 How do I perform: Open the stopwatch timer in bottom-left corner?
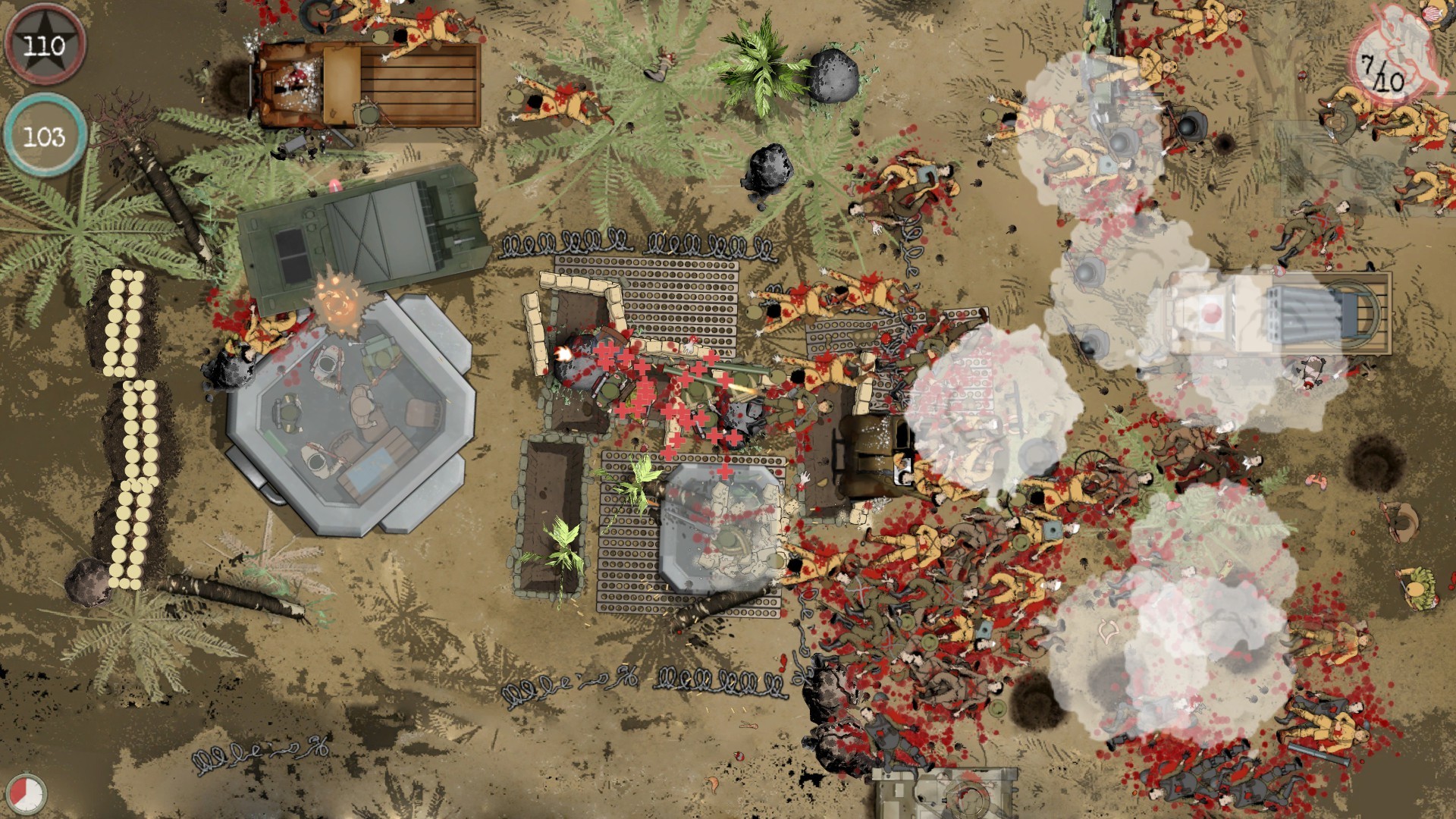click(x=26, y=791)
